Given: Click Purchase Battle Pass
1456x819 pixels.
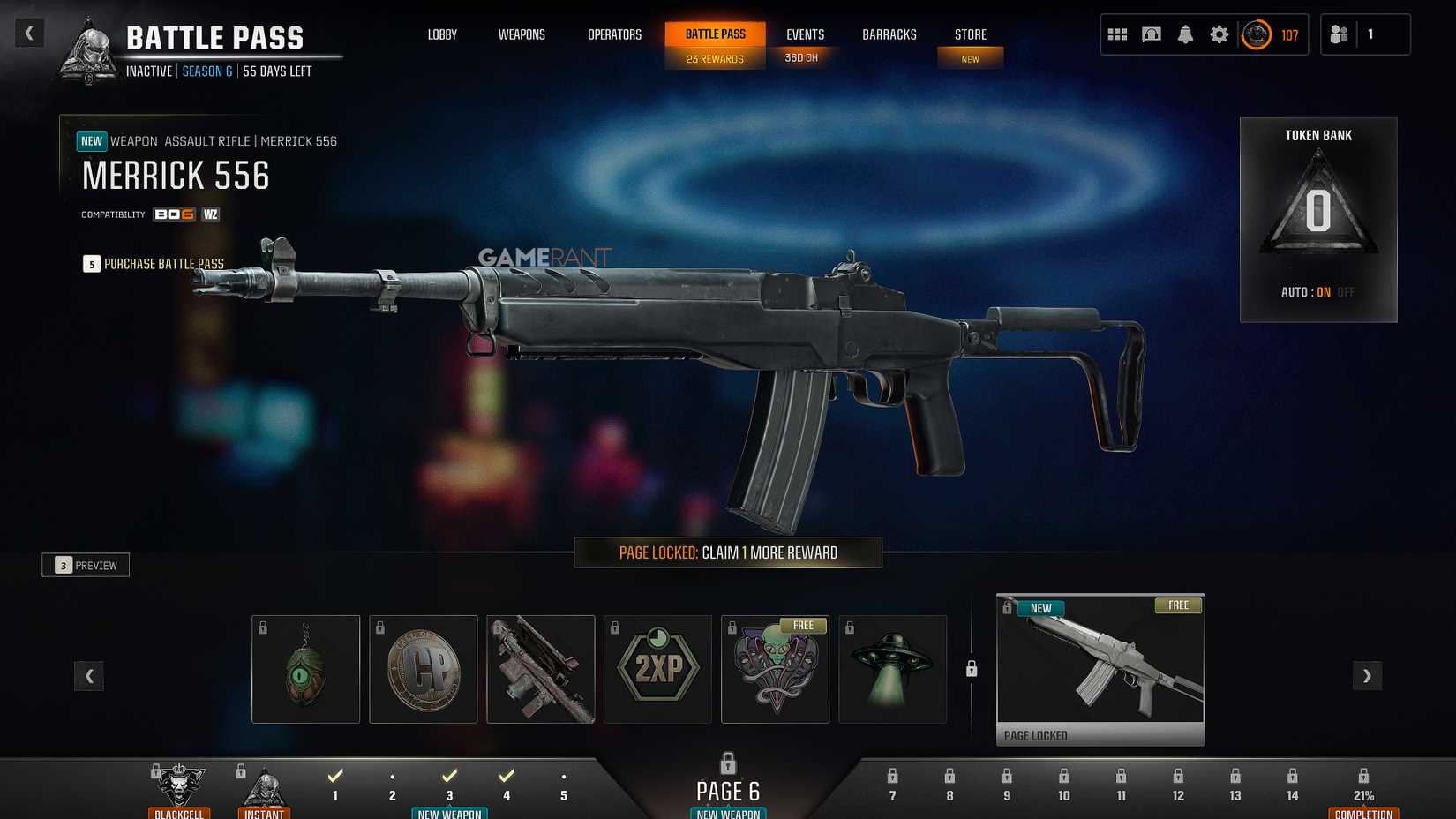Looking at the screenshot, I should point(163,264).
